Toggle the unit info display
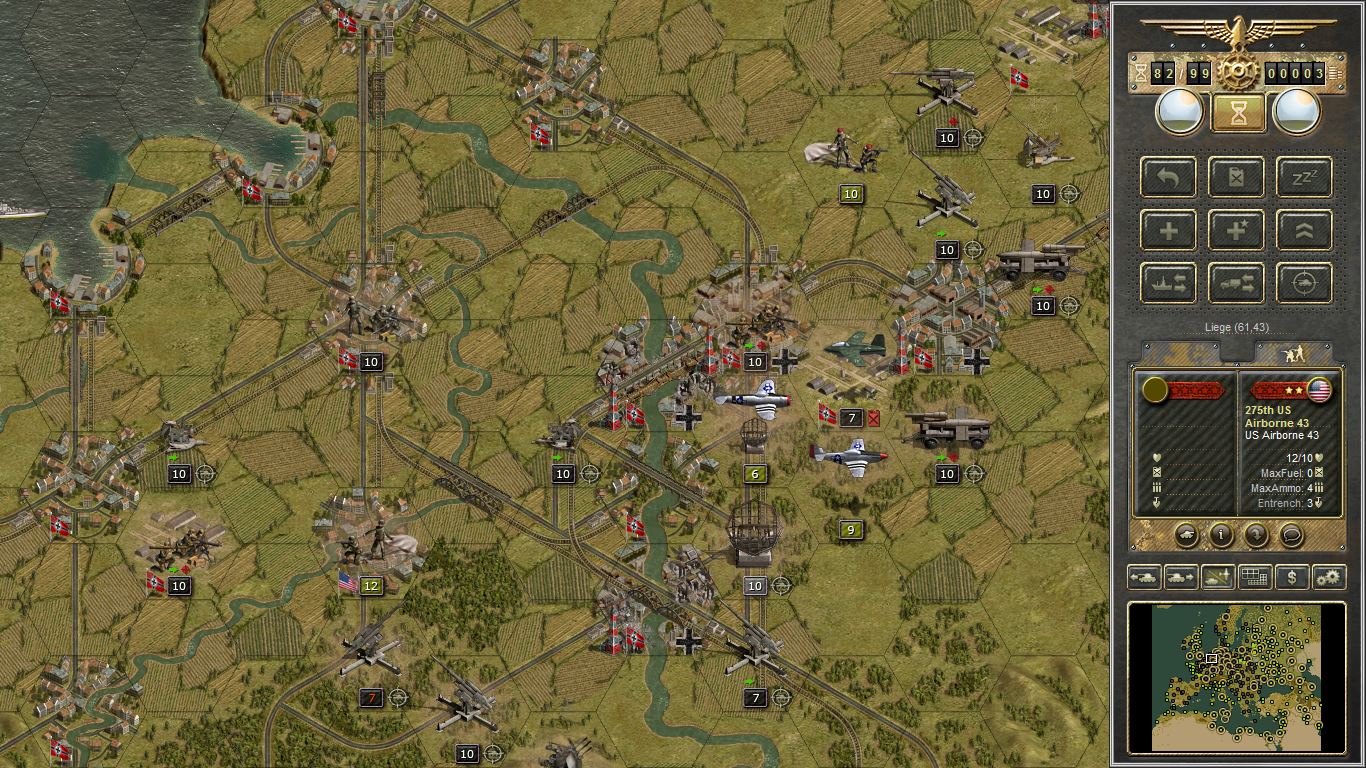Screen dimensions: 1366x768 (1222, 536)
